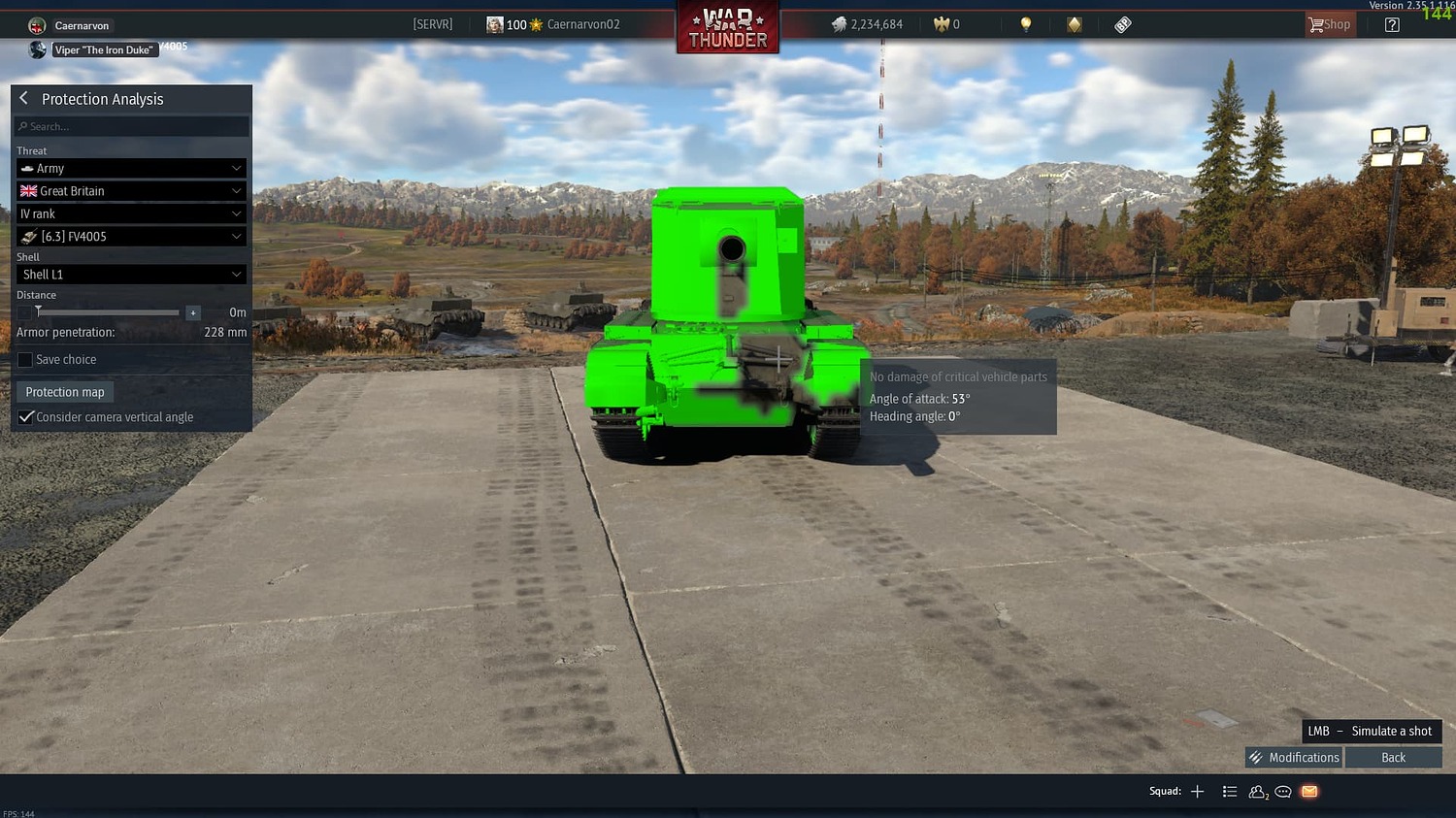Viewport: 1456px width, 818px height.
Task: Open Battle Pass via the BP ticket icon
Action: tap(1122, 23)
